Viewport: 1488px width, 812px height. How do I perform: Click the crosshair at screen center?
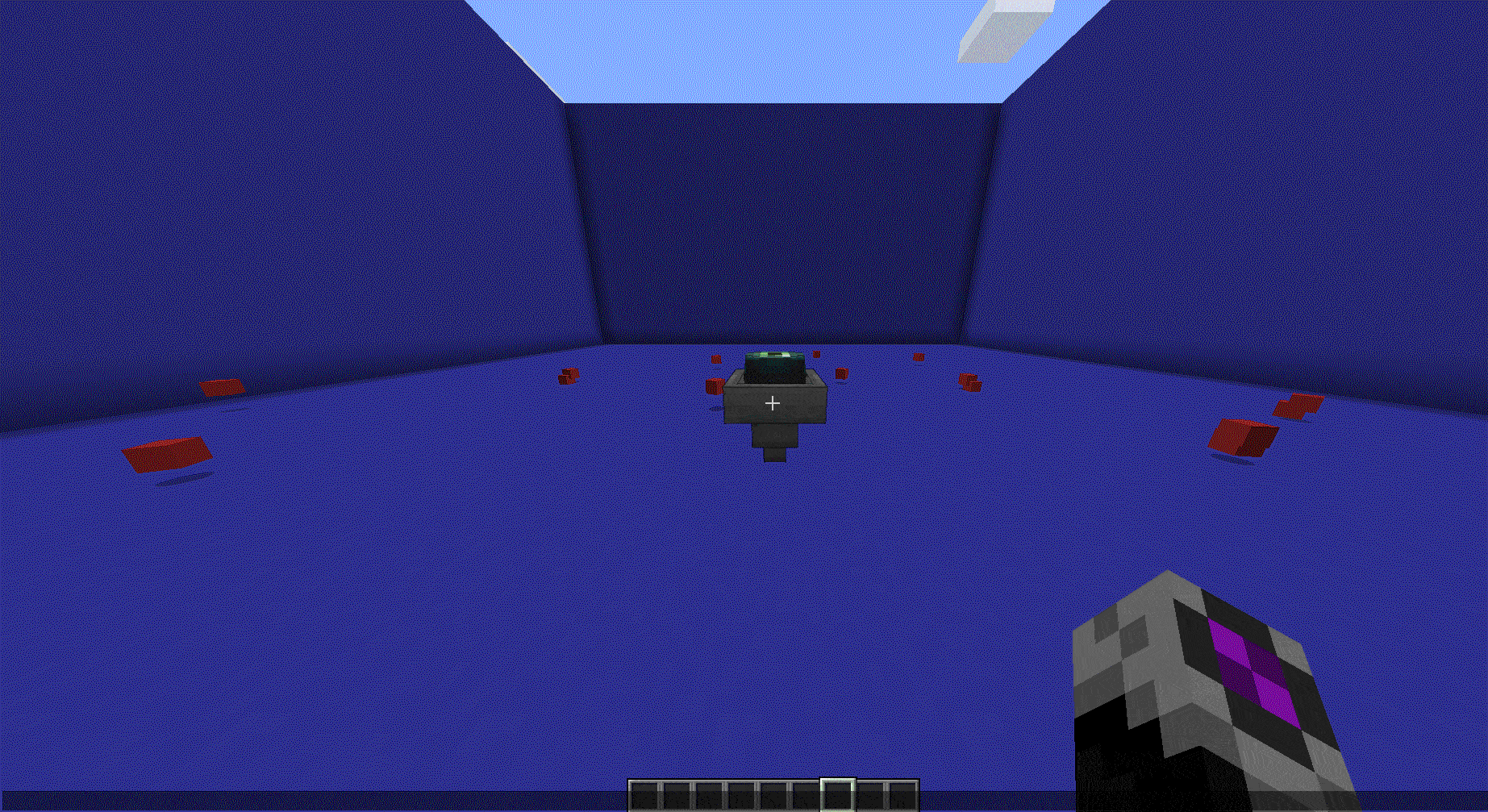(773, 402)
